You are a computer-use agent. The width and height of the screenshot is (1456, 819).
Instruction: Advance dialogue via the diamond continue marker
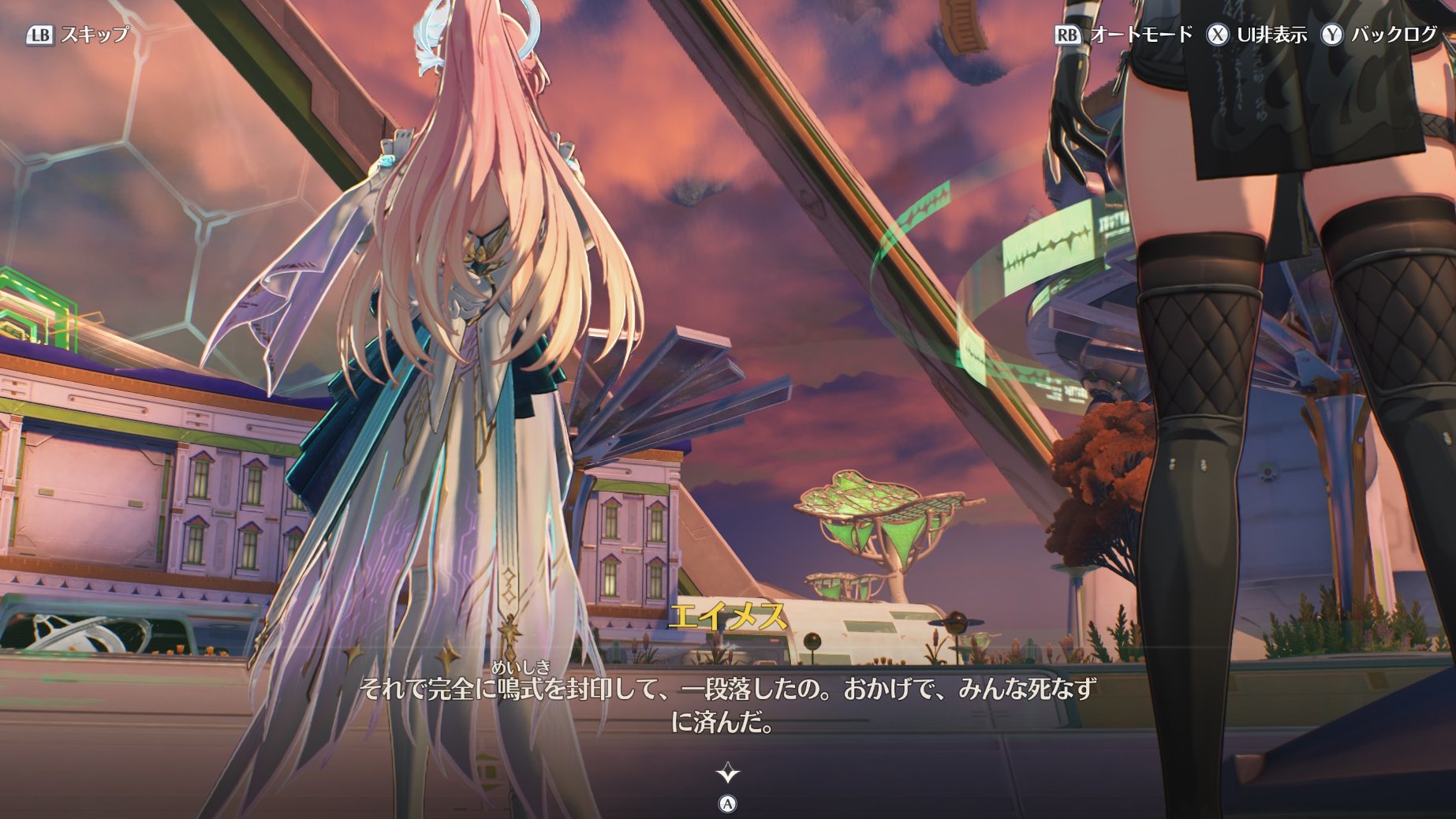(x=727, y=772)
